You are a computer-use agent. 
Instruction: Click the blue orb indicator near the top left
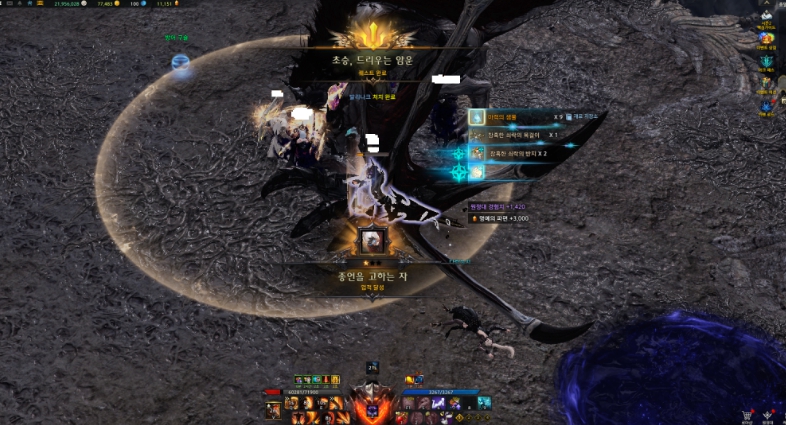pyautogui.click(x=180, y=64)
